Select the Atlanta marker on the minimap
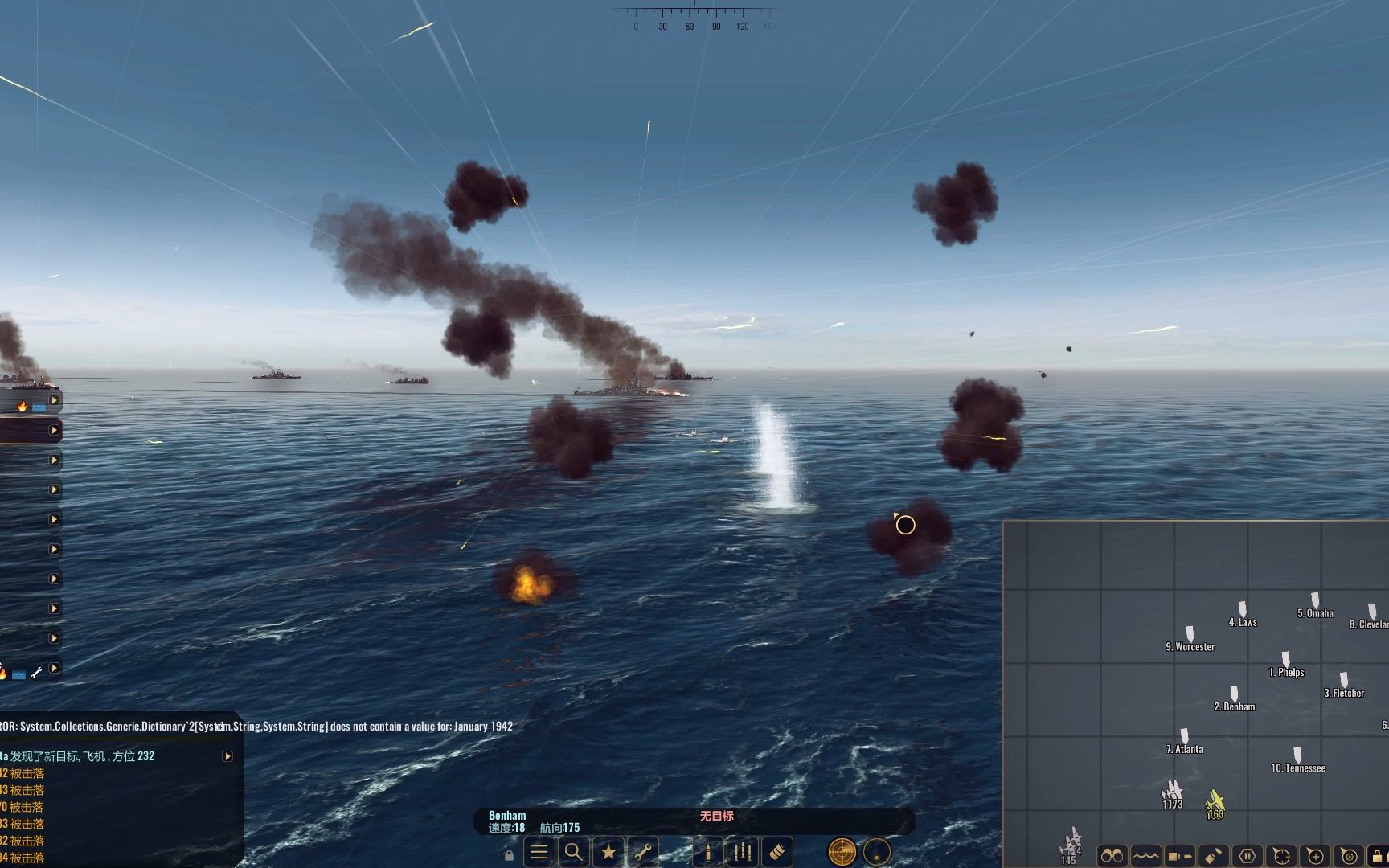 1184,737
